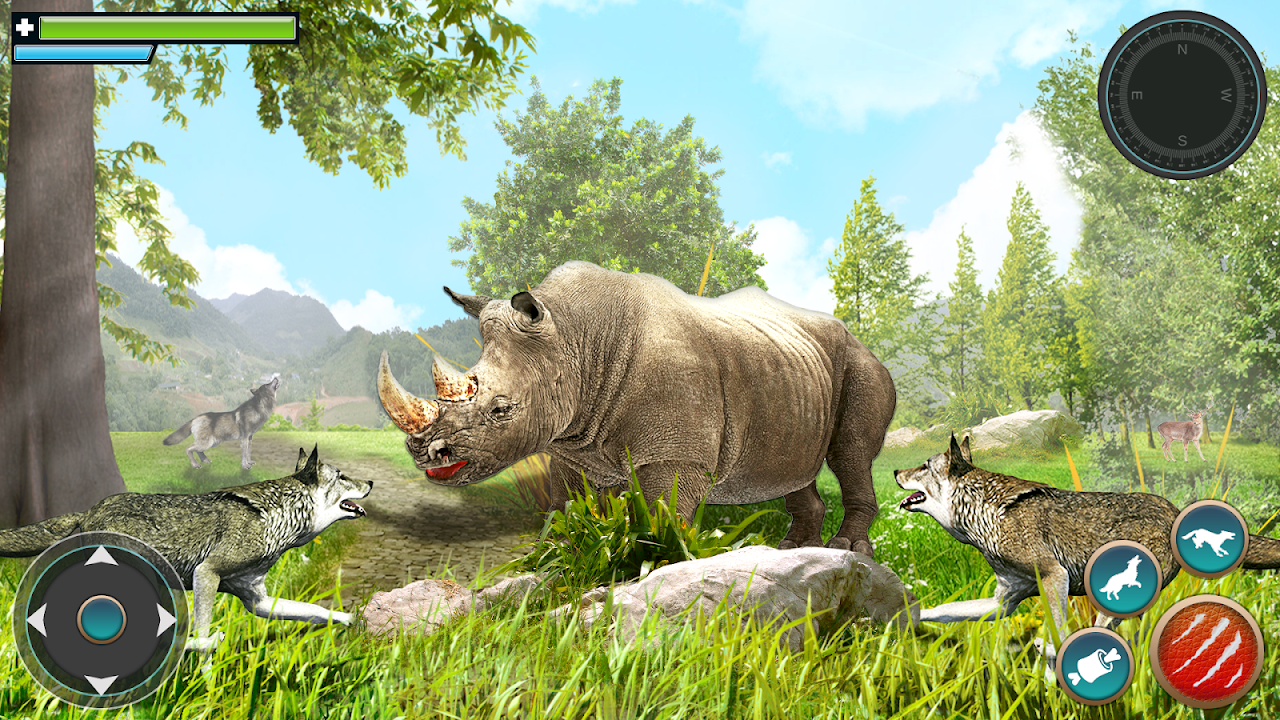
Task: Click the blue stamina bar below the health bar
Action: (85, 51)
